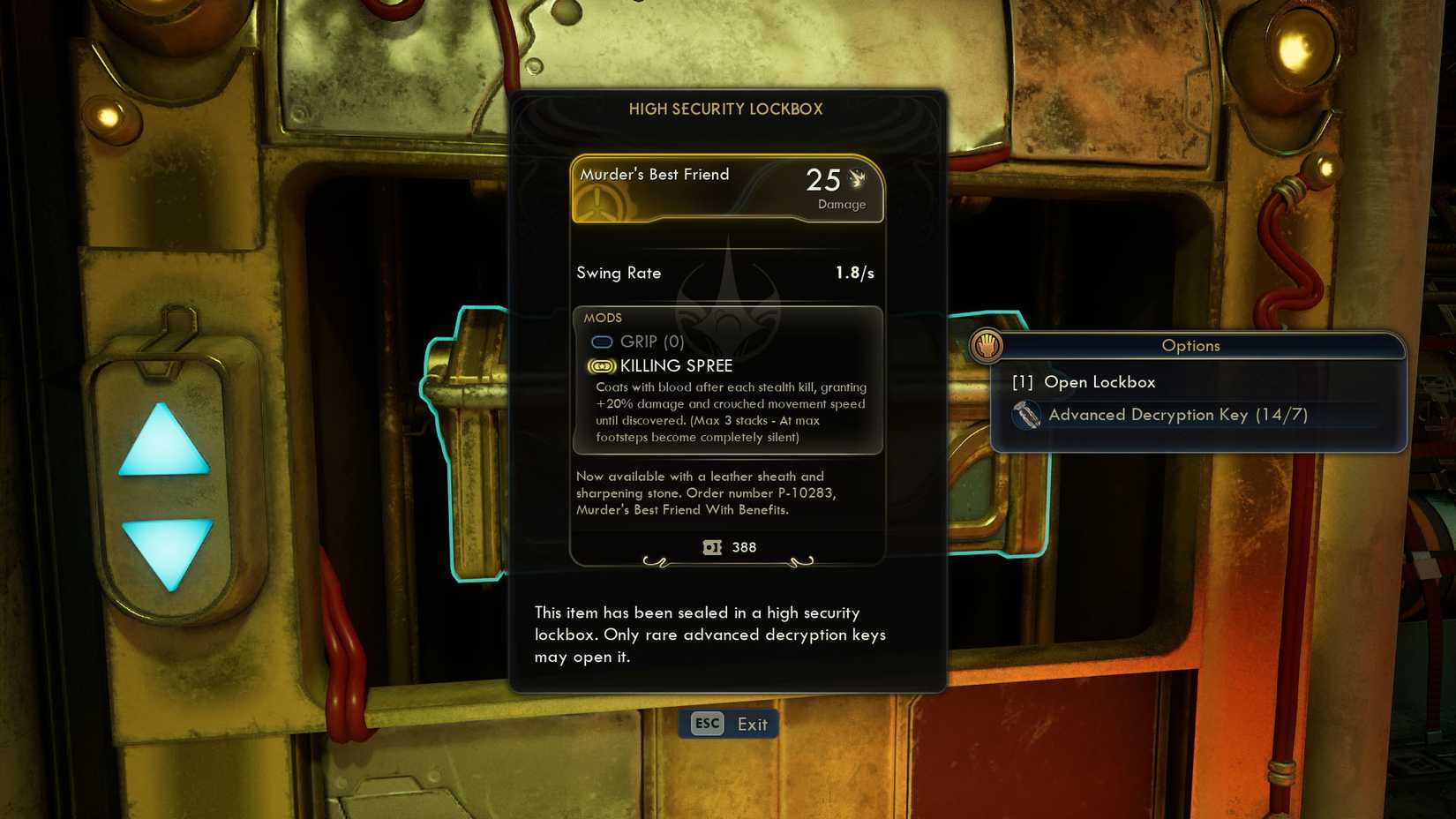
Task: Click the hand icon on the Options bar
Action: click(x=987, y=346)
